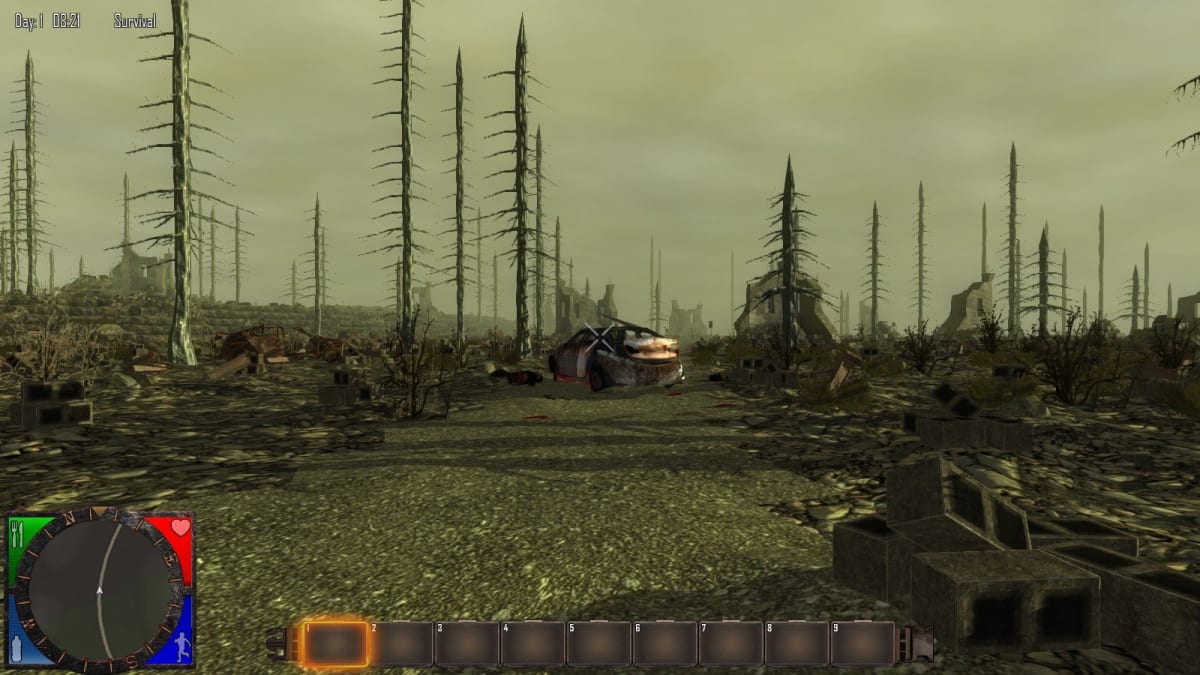Select the highlighted hotbar slot 1
The width and height of the screenshot is (1200, 675).
335,644
